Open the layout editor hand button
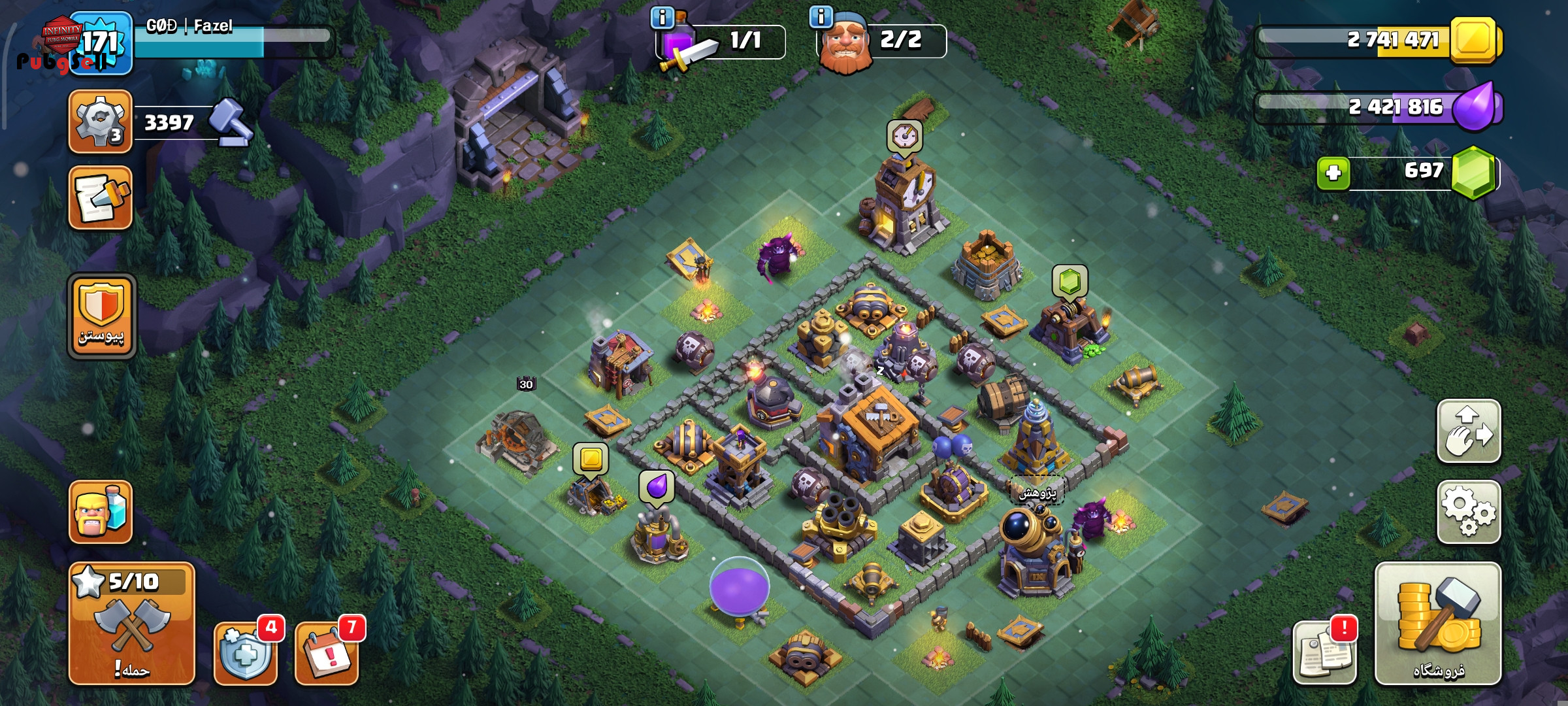Viewport: 1568px width, 706px height. pos(1468,431)
